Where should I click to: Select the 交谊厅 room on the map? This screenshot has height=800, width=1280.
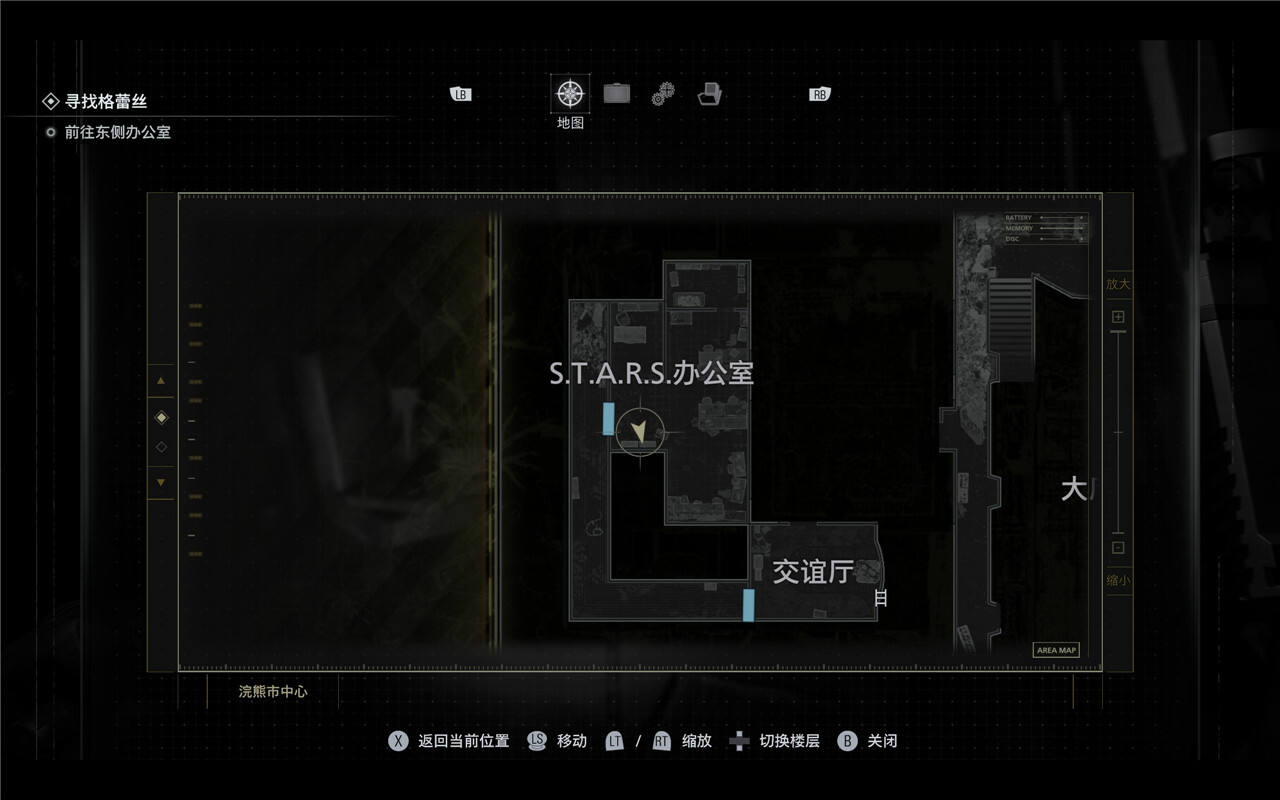pos(812,571)
